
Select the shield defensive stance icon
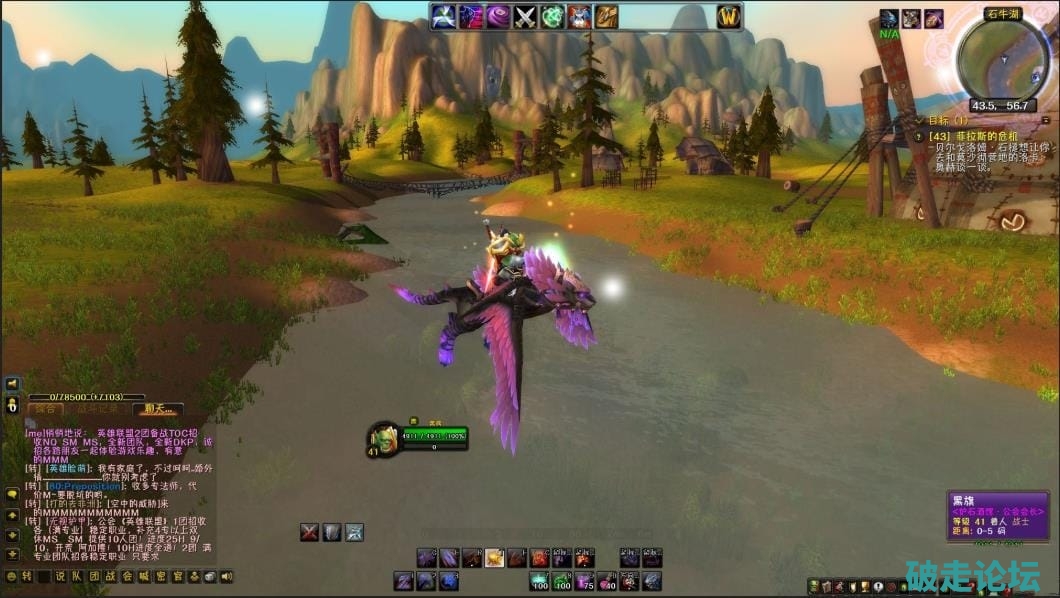332,532
